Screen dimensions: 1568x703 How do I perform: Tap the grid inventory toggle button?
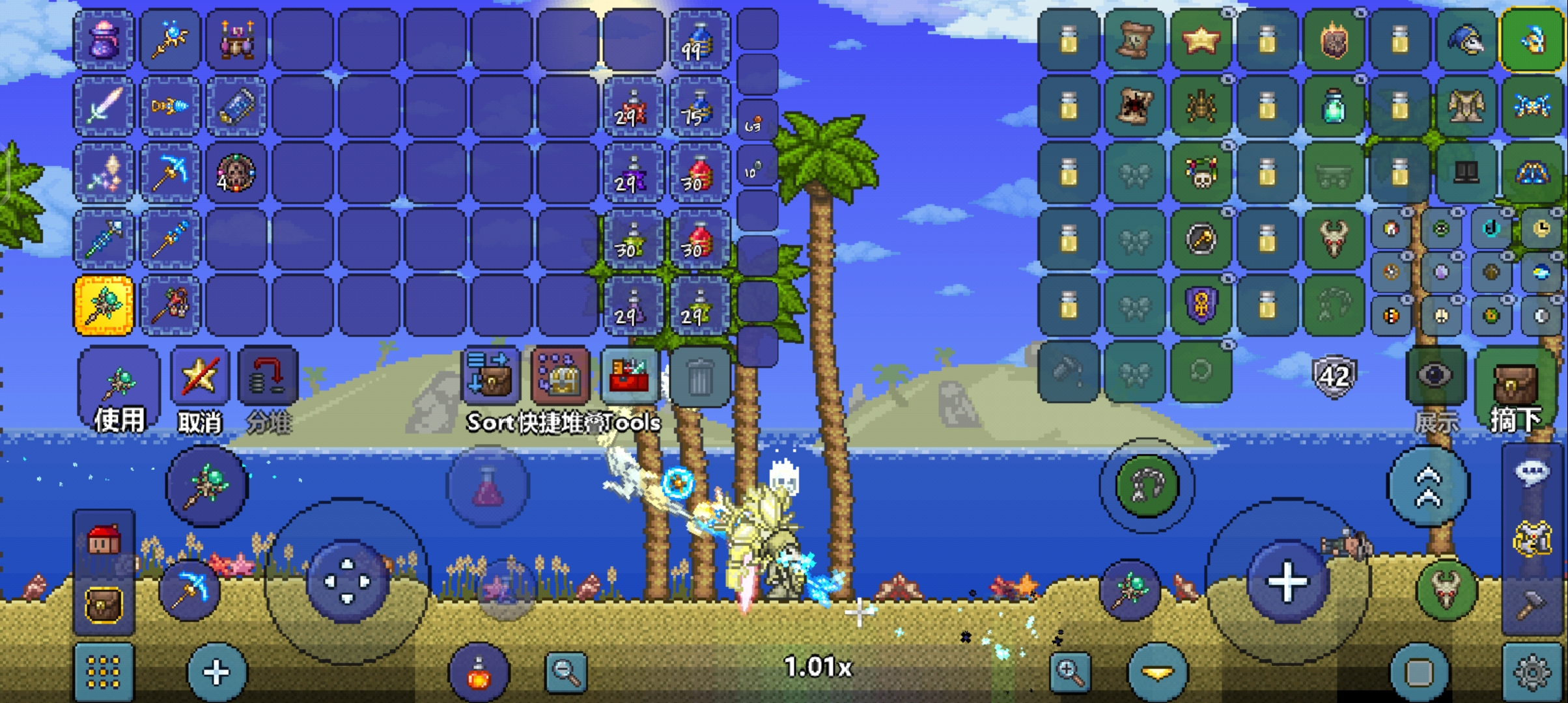tap(104, 672)
